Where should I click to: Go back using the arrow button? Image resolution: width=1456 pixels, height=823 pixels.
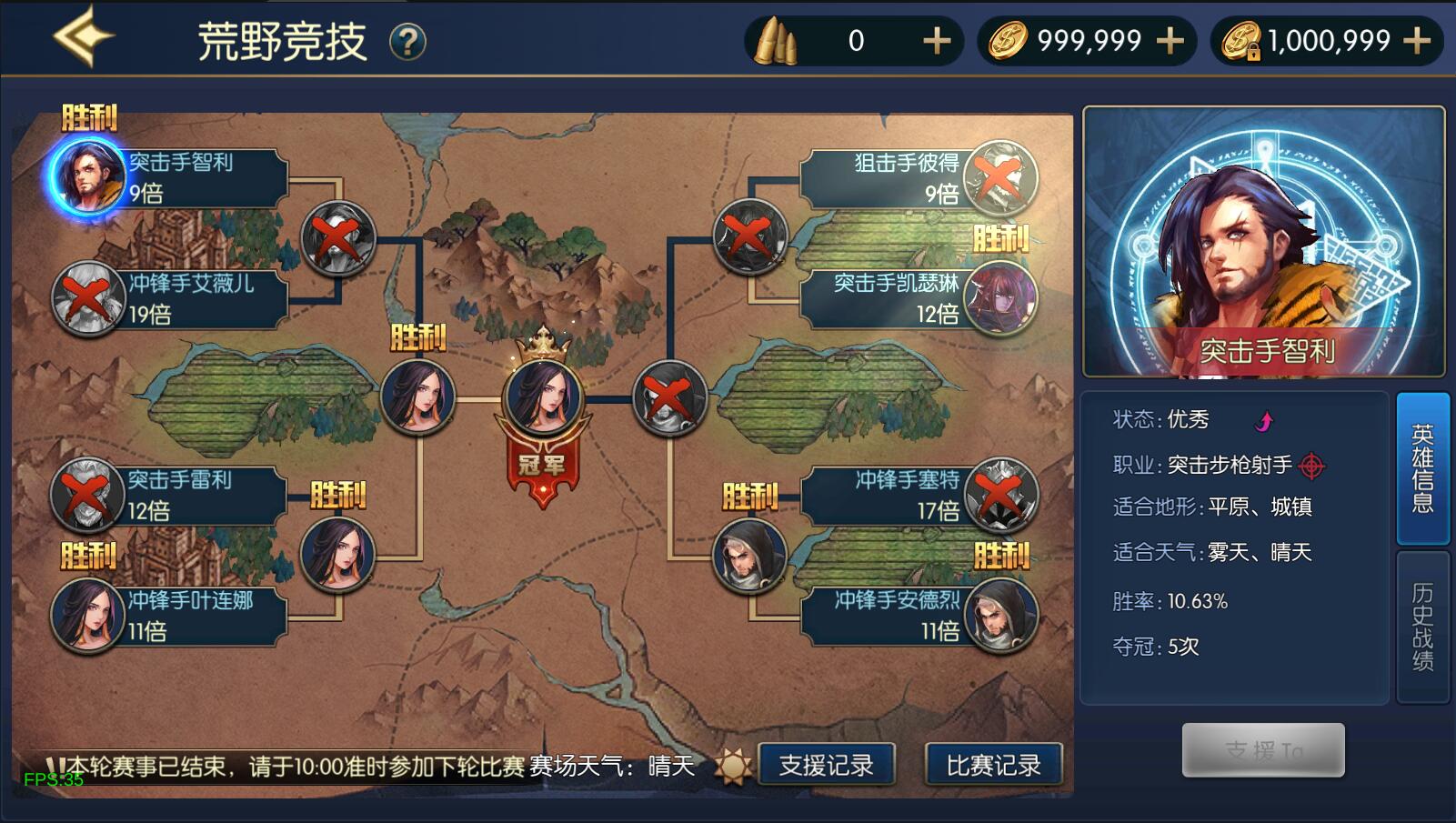pos(82,38)
